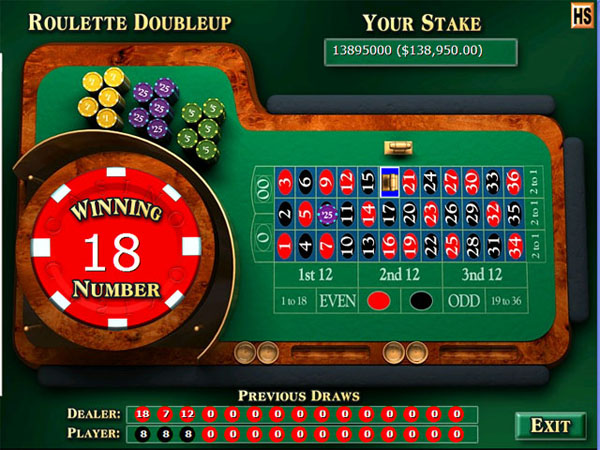Bet on EVEN numbers
The width and height of the screenshot is (600, 450).
(x=338, y=301)
